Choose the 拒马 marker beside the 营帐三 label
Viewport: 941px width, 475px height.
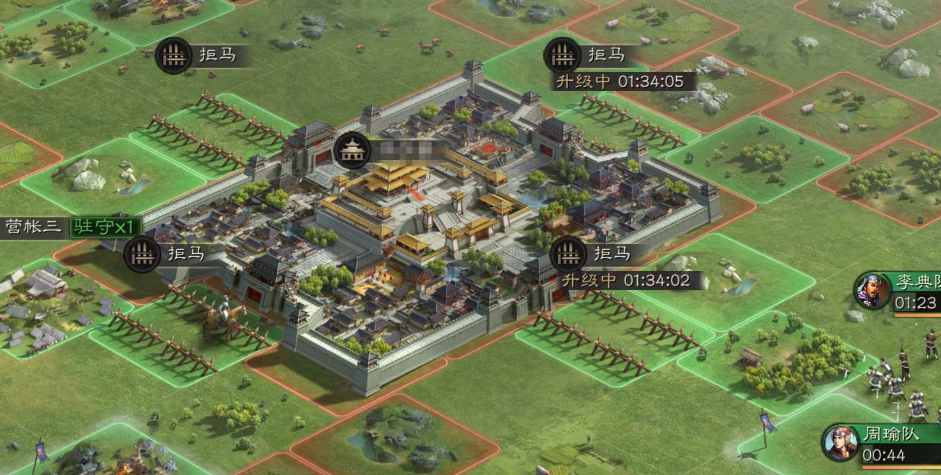click(142, 254)
